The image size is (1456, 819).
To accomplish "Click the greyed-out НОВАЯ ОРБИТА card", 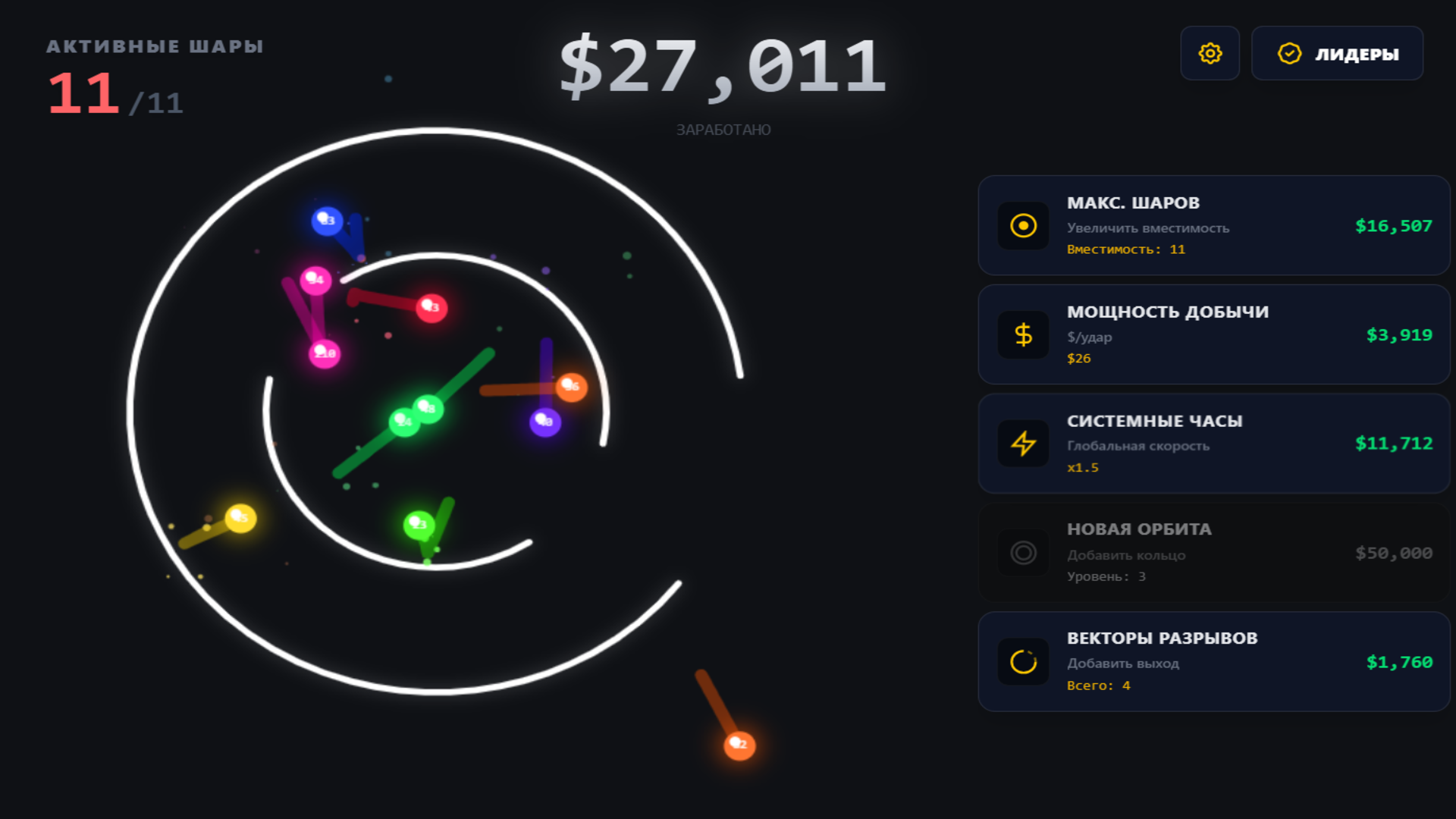I will tap(1213, 553).
